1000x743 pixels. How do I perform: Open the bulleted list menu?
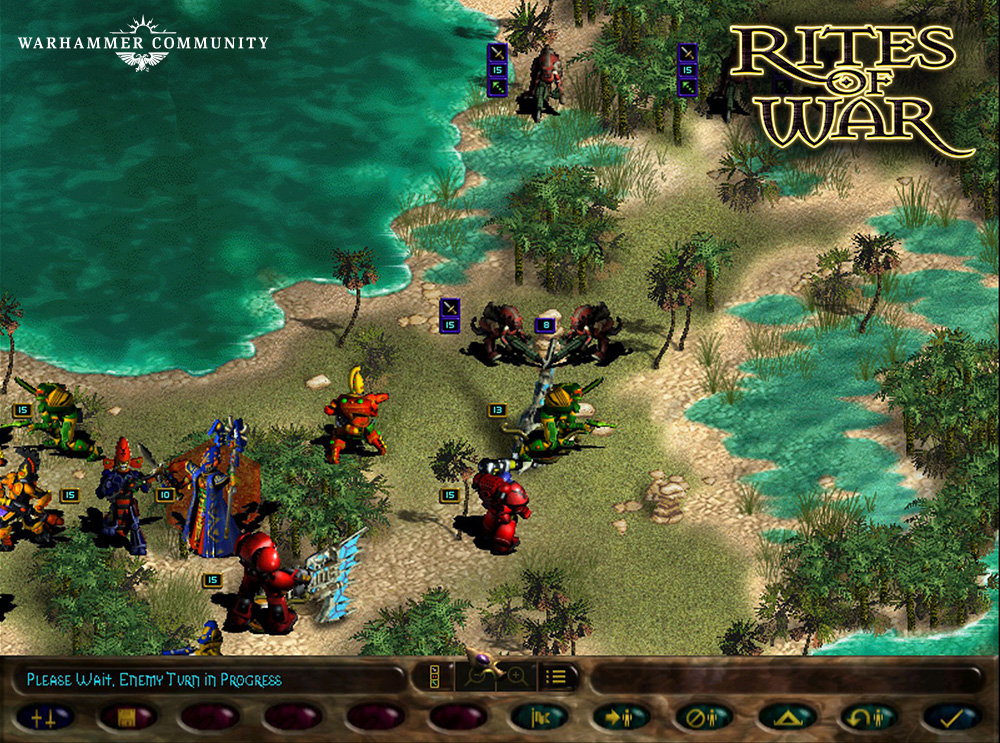point(558,676)
